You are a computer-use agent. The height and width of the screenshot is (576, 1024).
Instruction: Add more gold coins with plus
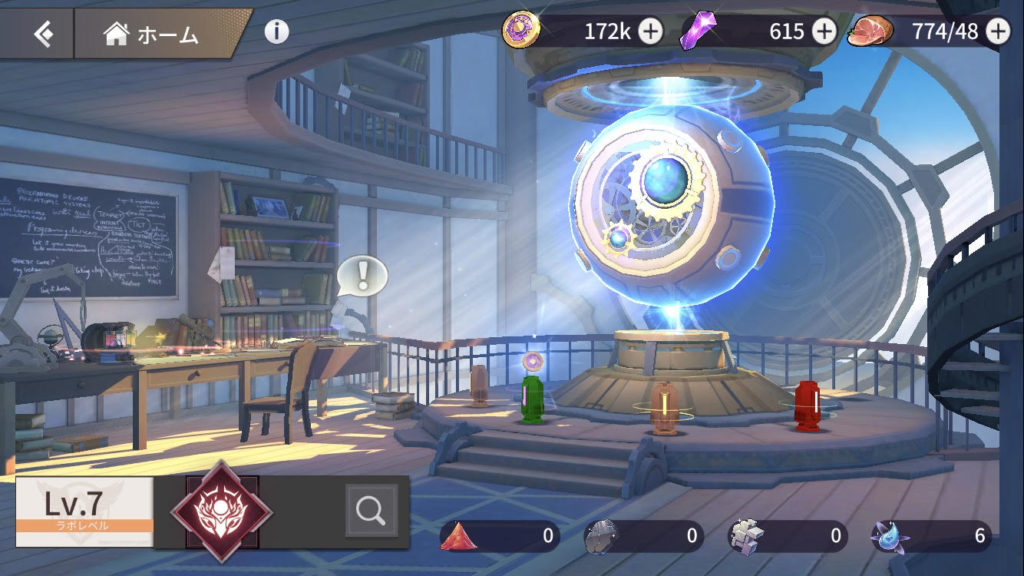(x=650, y=31)
